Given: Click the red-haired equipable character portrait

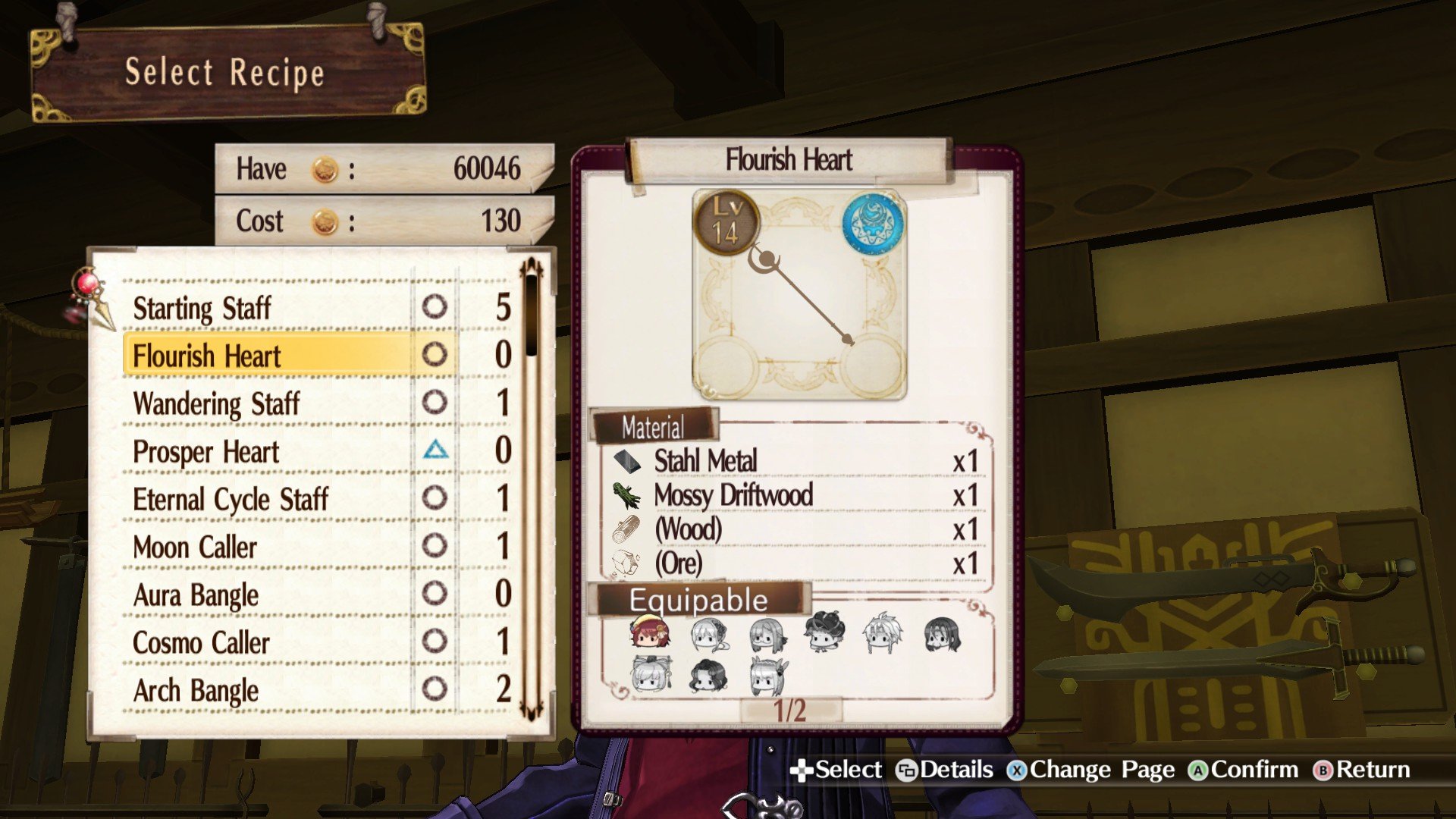Looking at the screenshot, I should pos(649,633).
